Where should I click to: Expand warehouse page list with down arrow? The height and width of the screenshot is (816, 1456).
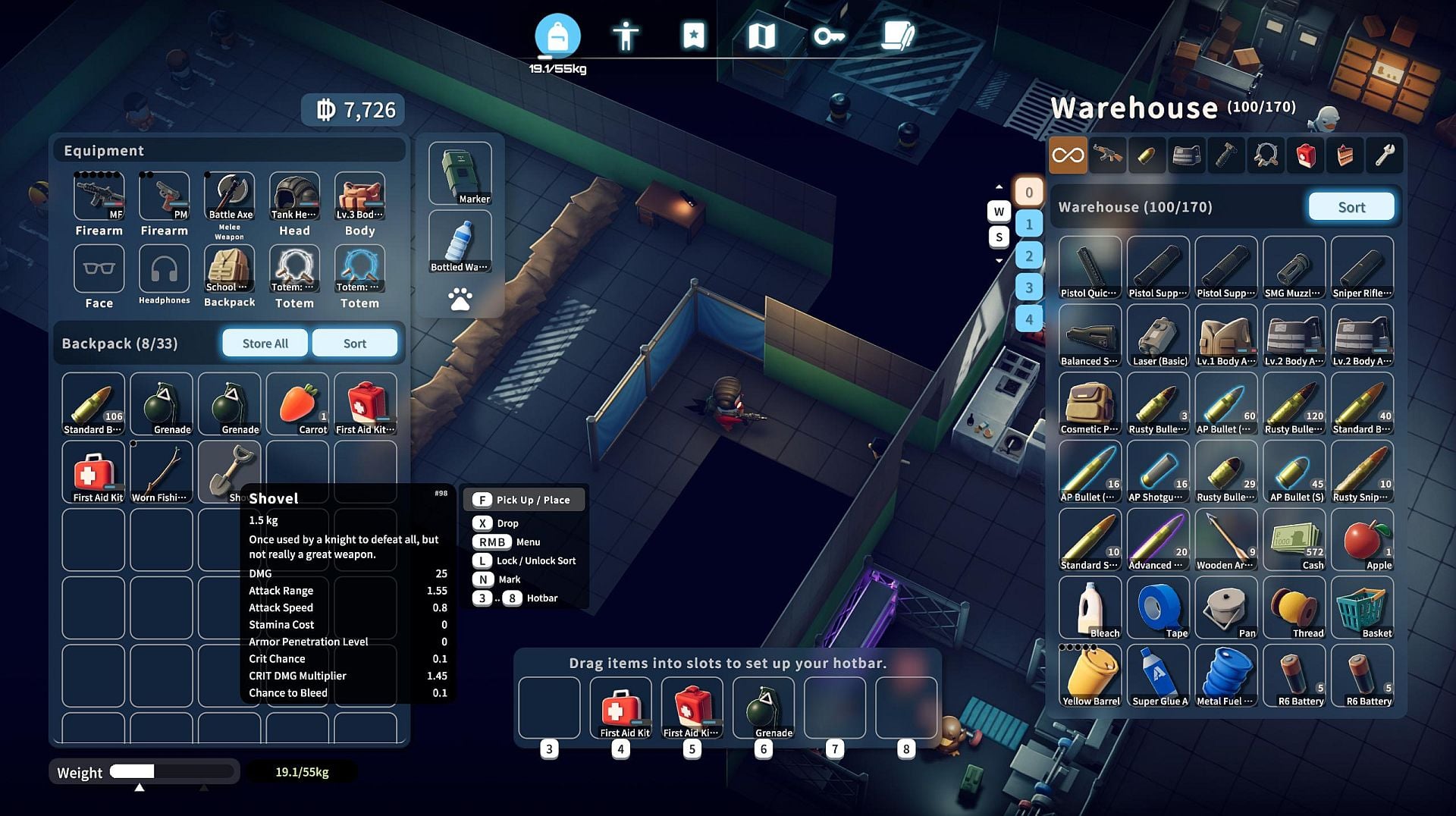pyautogui.click(x=999, y=260)
